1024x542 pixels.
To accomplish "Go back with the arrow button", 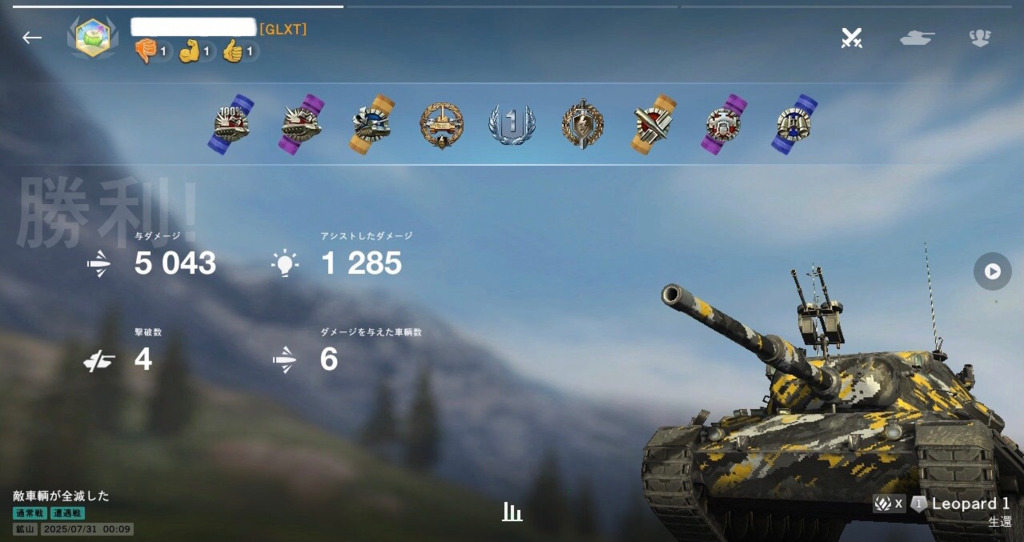I will (32, 38).
